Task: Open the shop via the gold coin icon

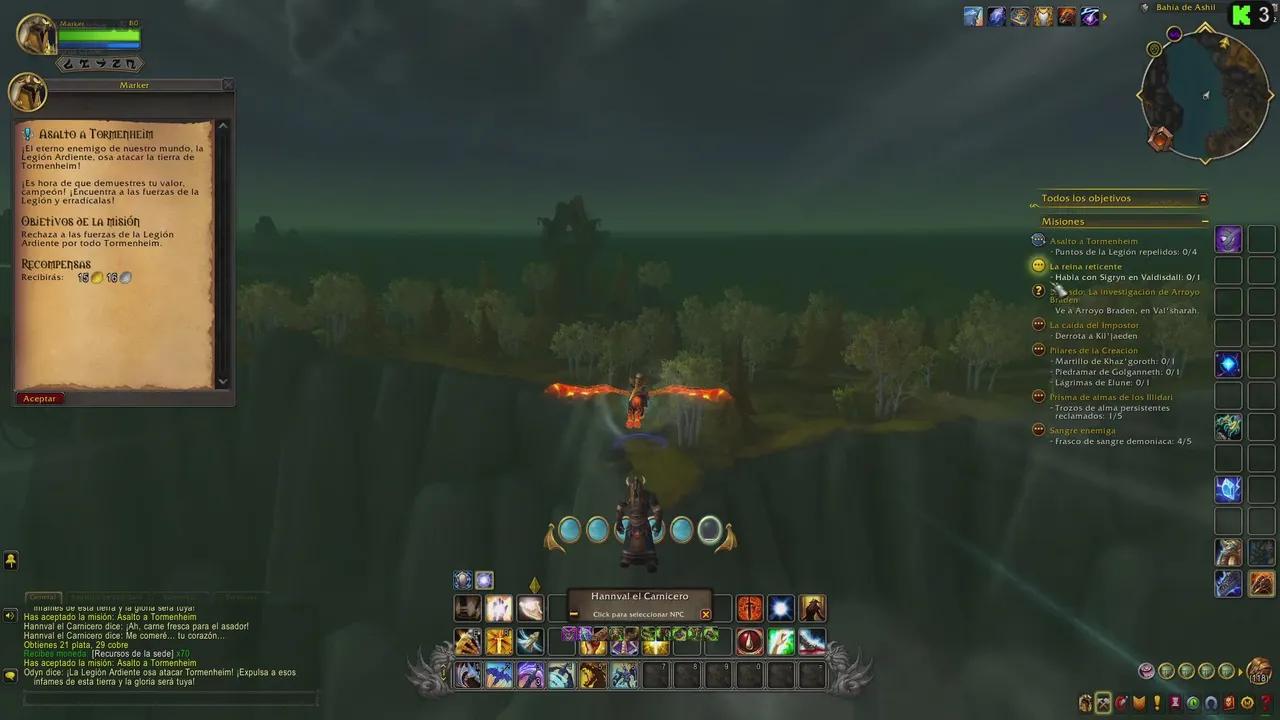Action: 1245,703
